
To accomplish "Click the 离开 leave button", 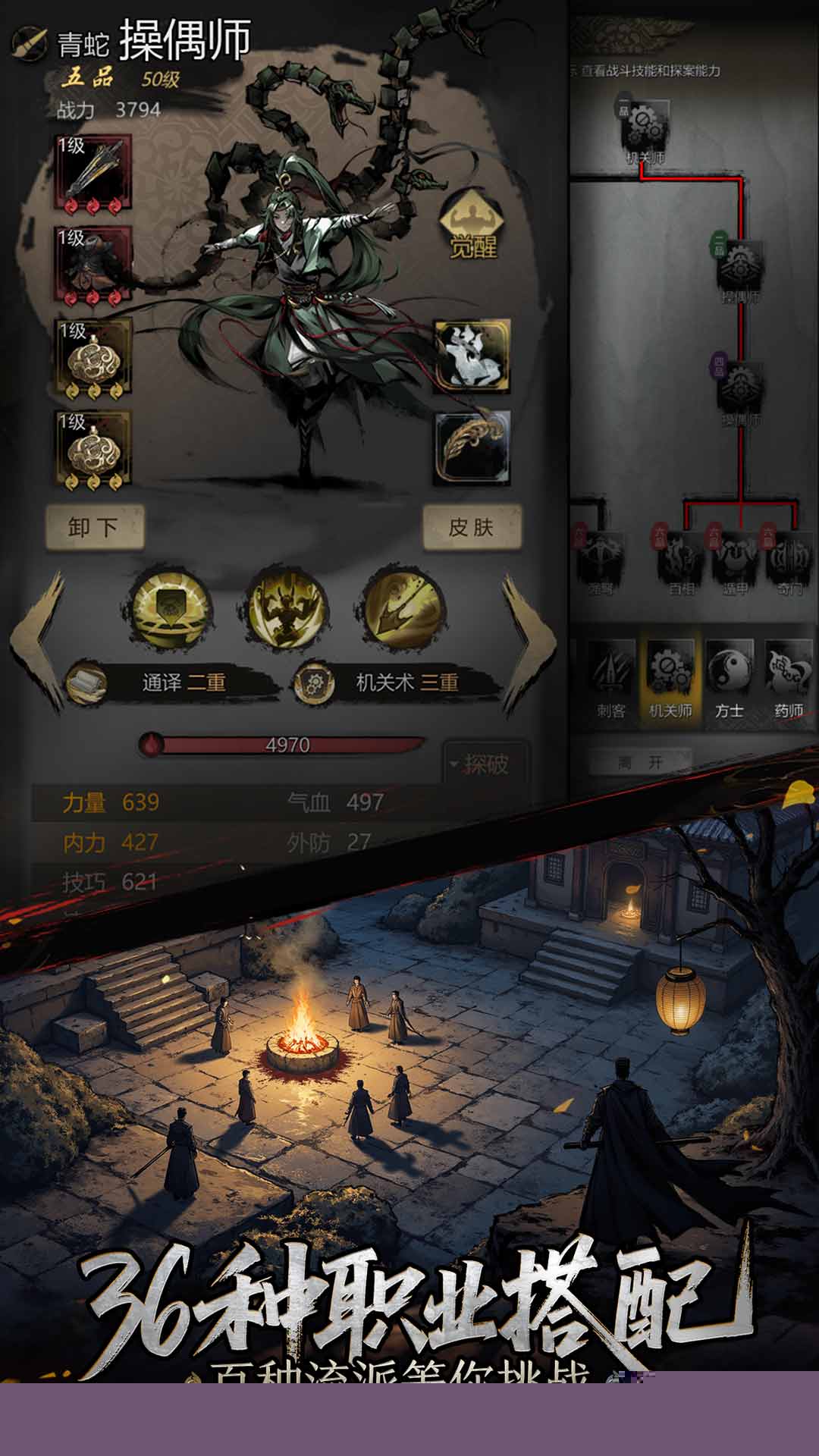I will pos(641,762).
